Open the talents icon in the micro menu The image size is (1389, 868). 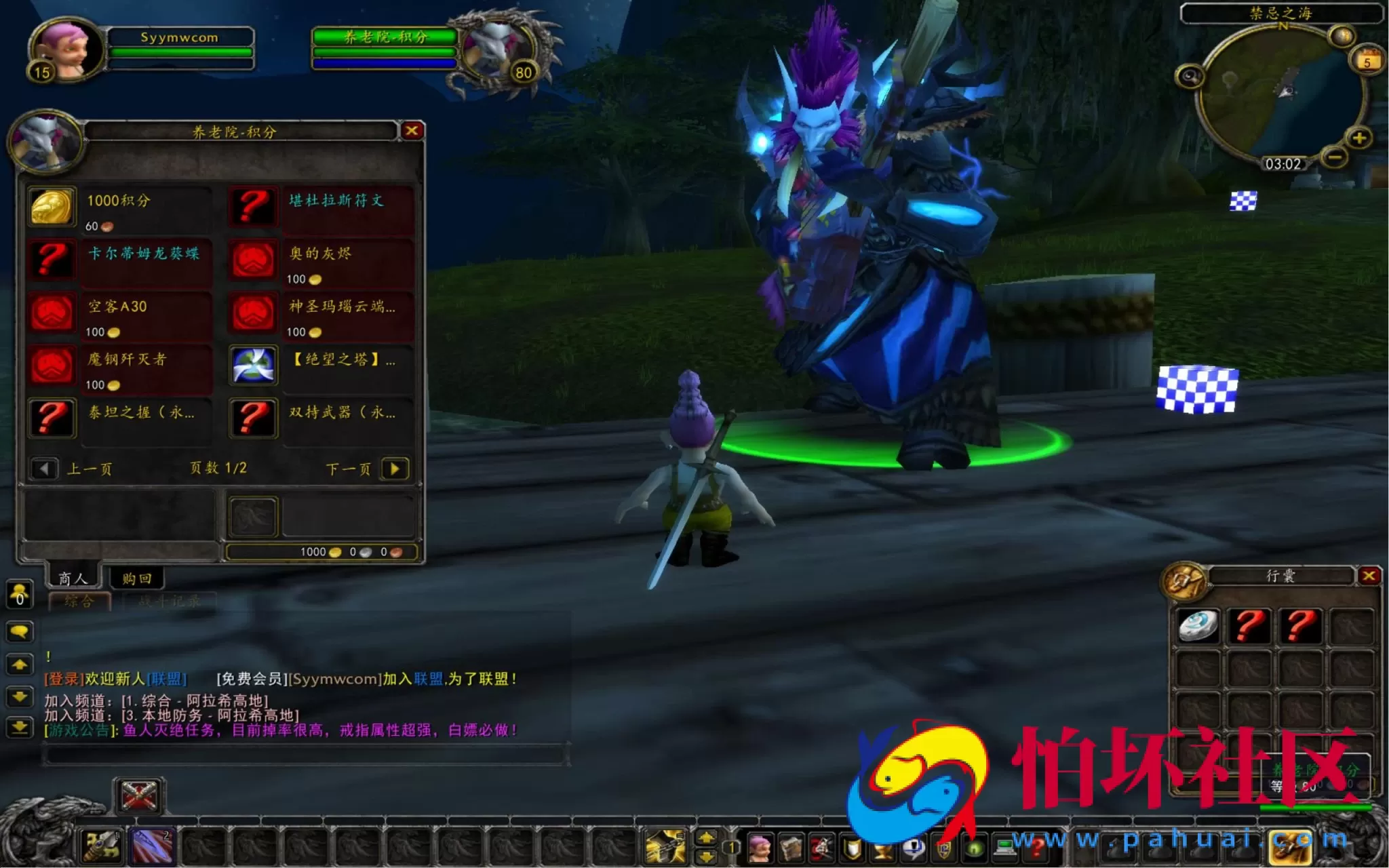(821, 848)
